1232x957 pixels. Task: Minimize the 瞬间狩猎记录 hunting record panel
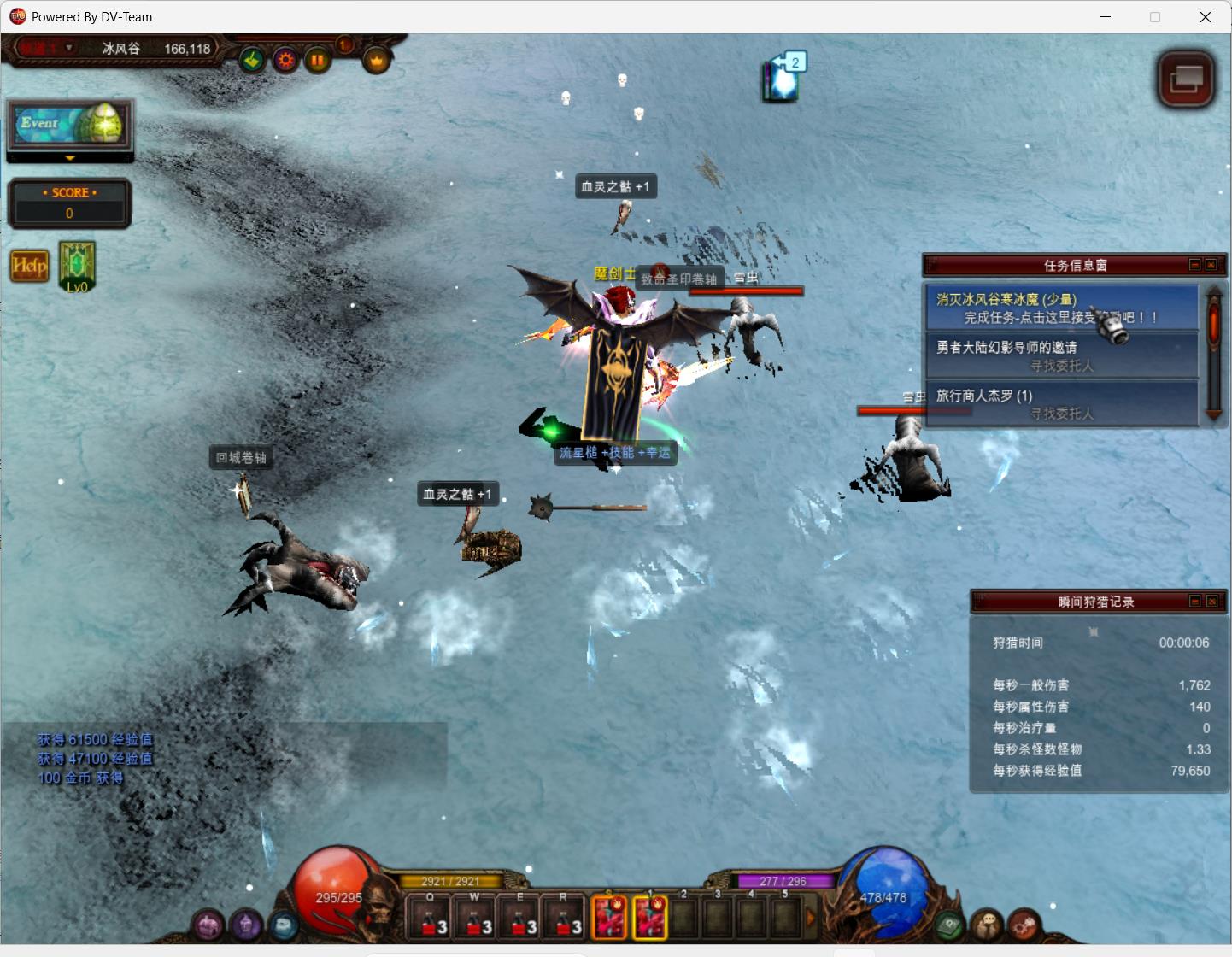click(x=1195, y=602)
